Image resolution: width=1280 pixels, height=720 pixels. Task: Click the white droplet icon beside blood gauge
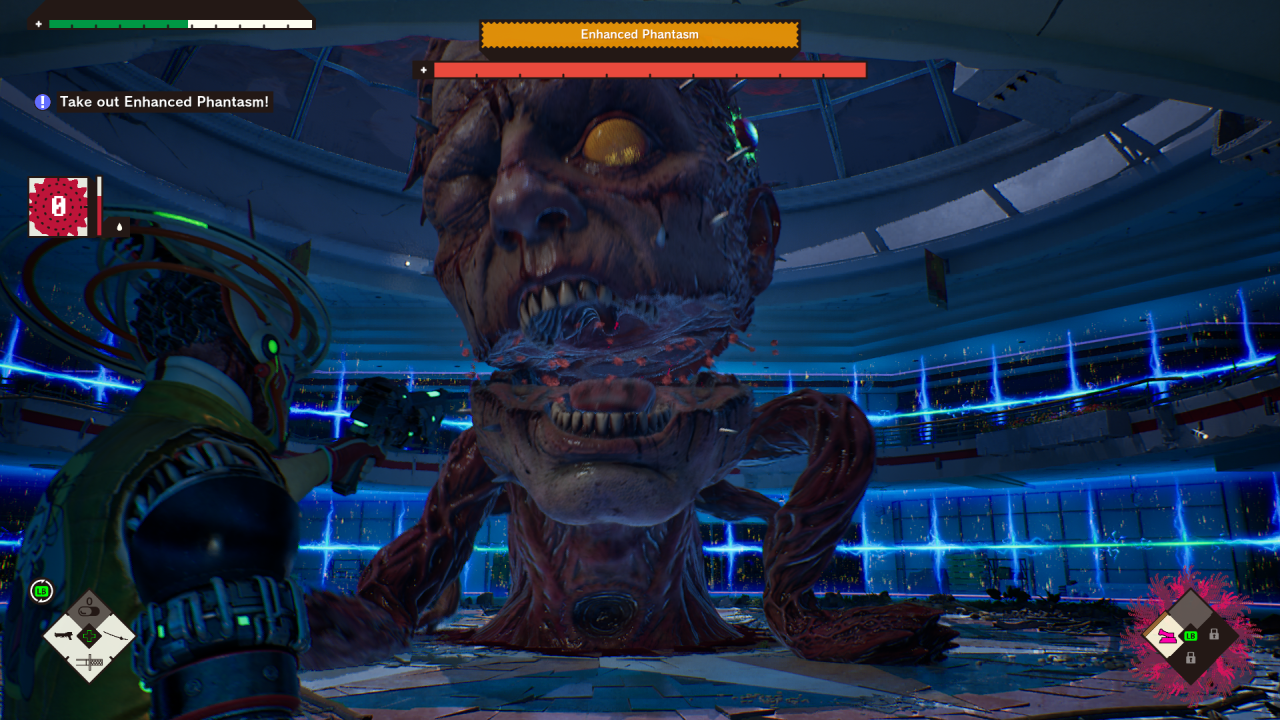[x=119, y=227]
